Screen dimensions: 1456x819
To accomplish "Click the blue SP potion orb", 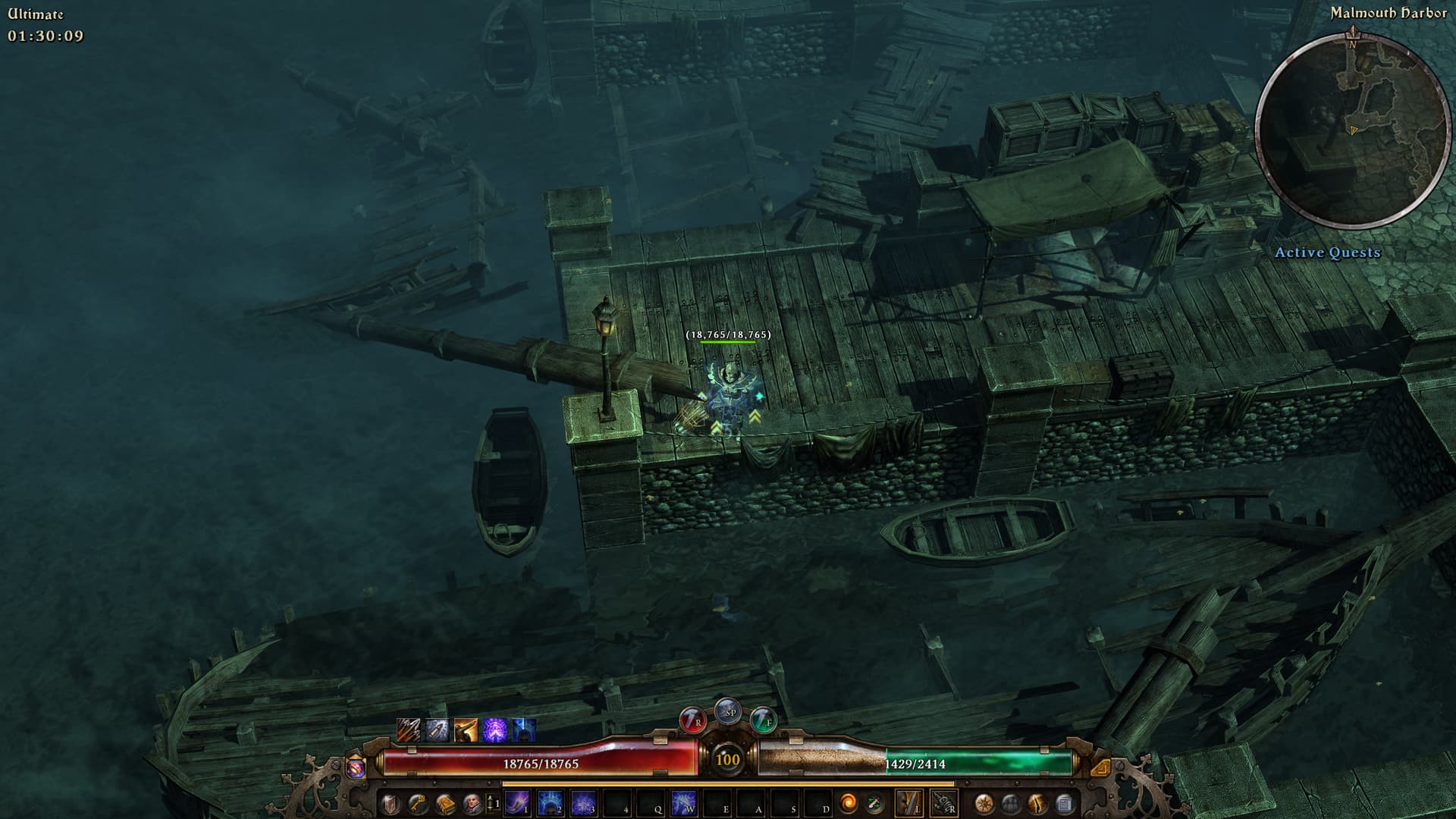I will (728, 711).
